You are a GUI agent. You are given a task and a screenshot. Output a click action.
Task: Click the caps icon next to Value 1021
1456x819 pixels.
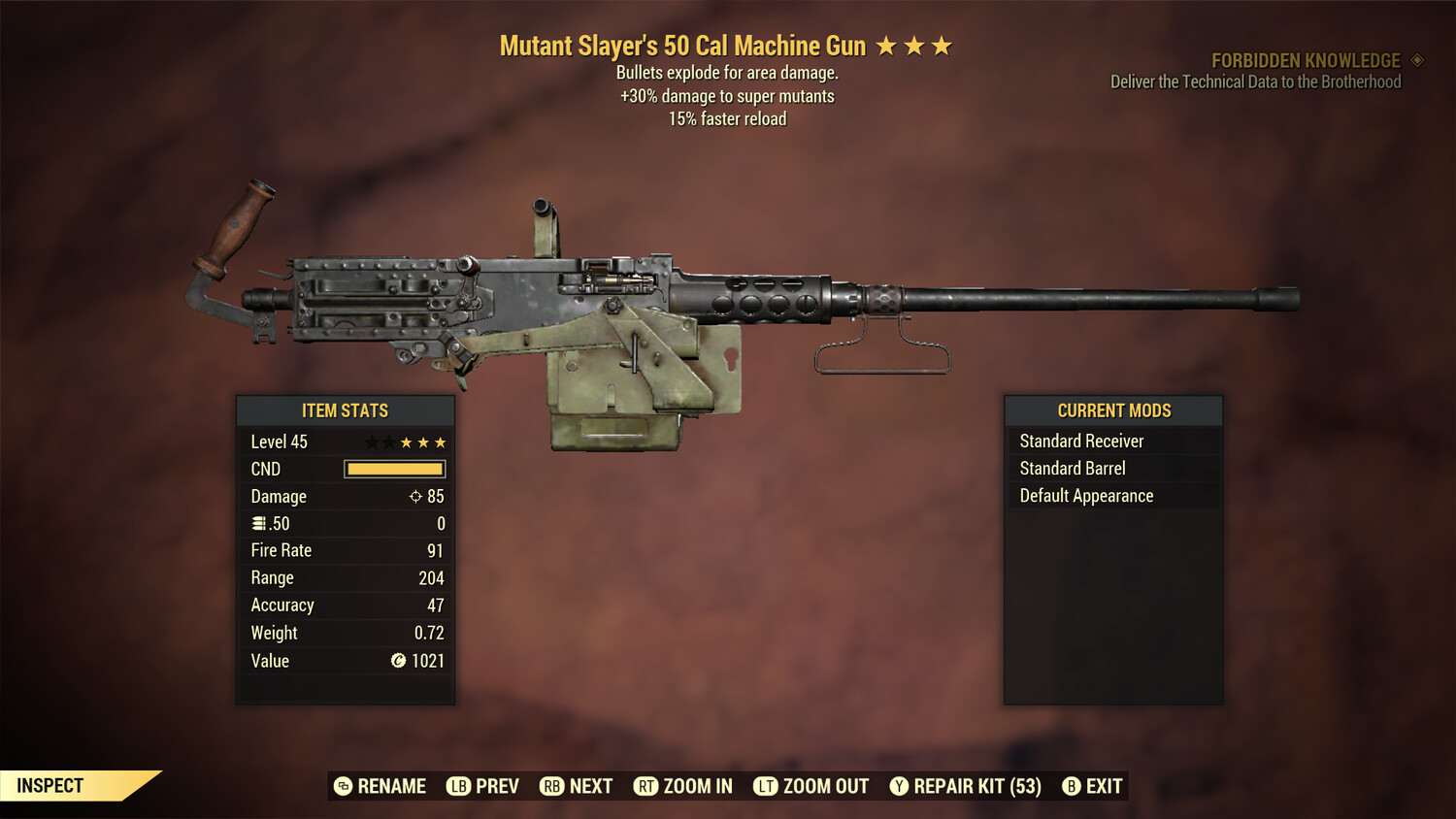click(x=396, y=661)
